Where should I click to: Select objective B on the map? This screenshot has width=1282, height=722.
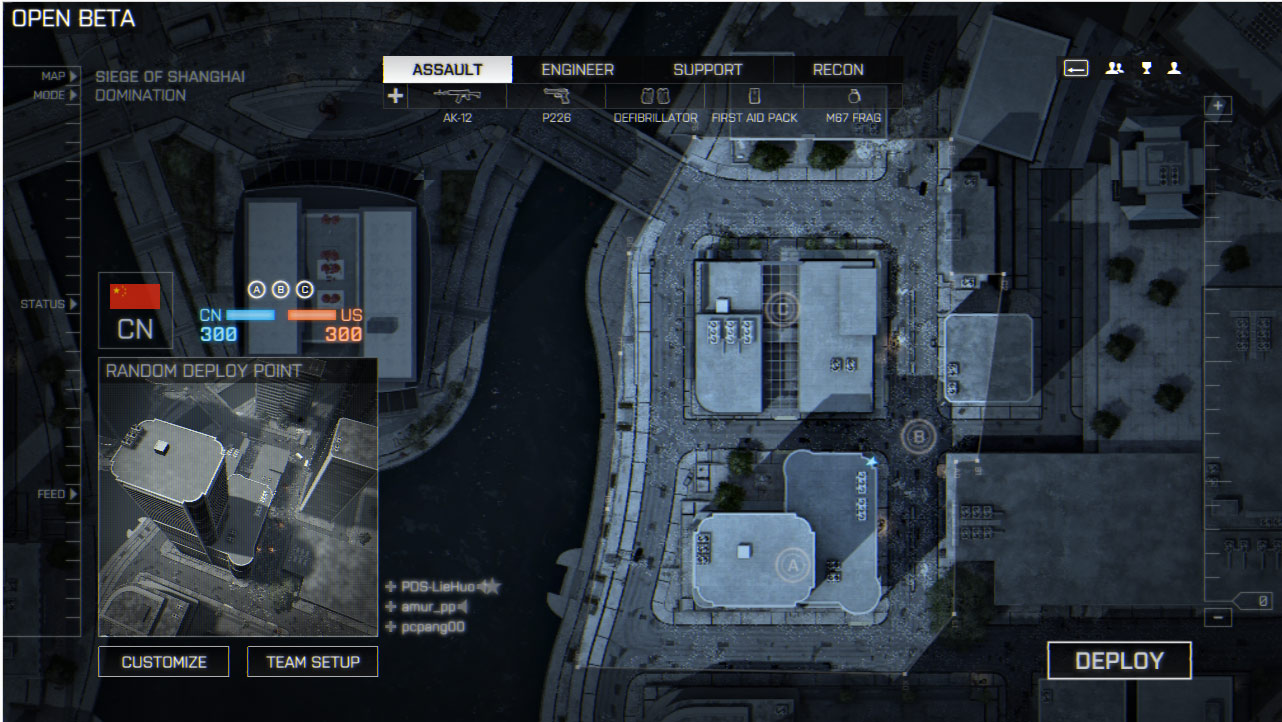click(918, 436)
